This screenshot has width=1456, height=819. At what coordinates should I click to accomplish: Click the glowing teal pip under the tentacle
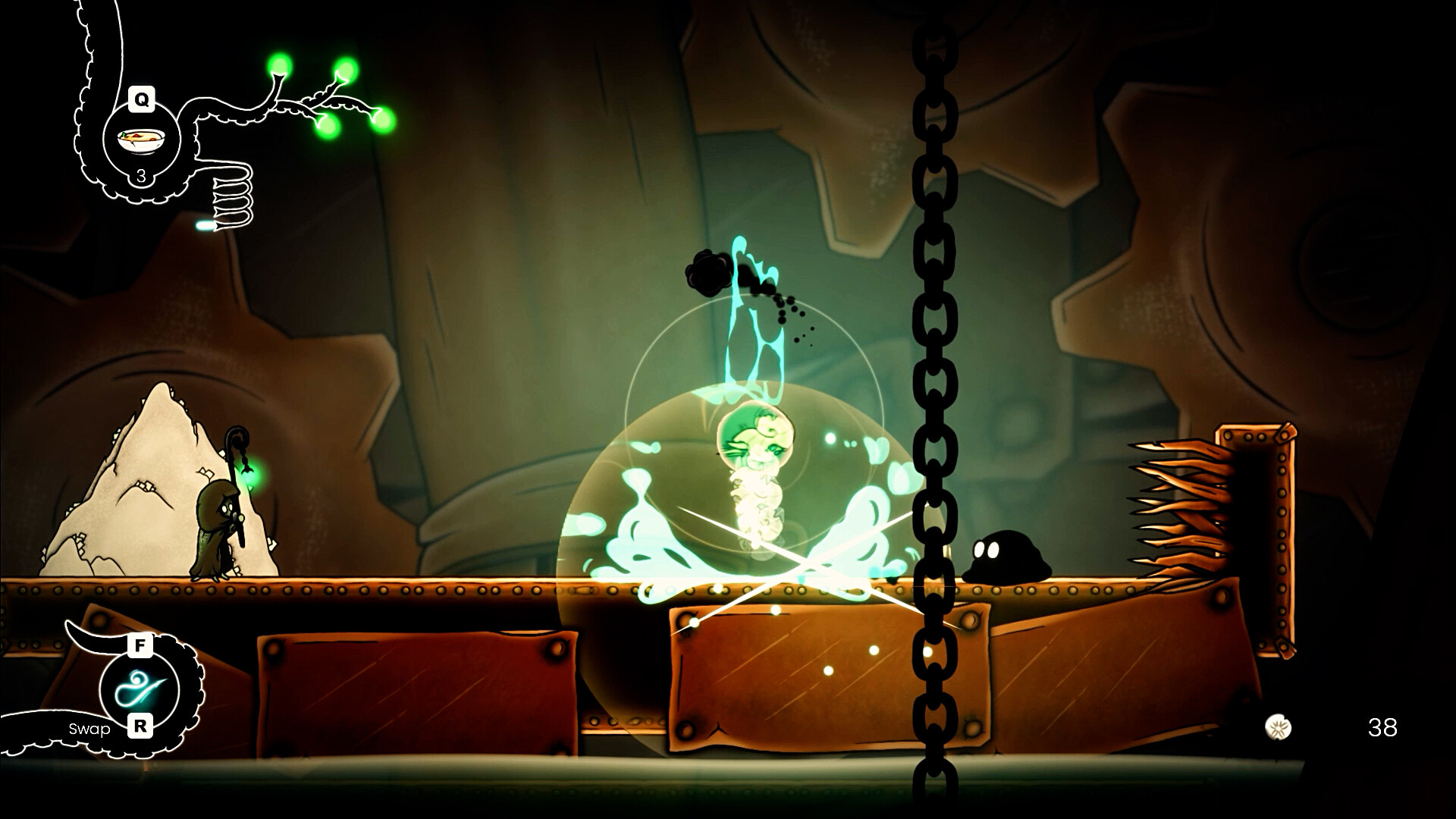(x=206, y=224)
